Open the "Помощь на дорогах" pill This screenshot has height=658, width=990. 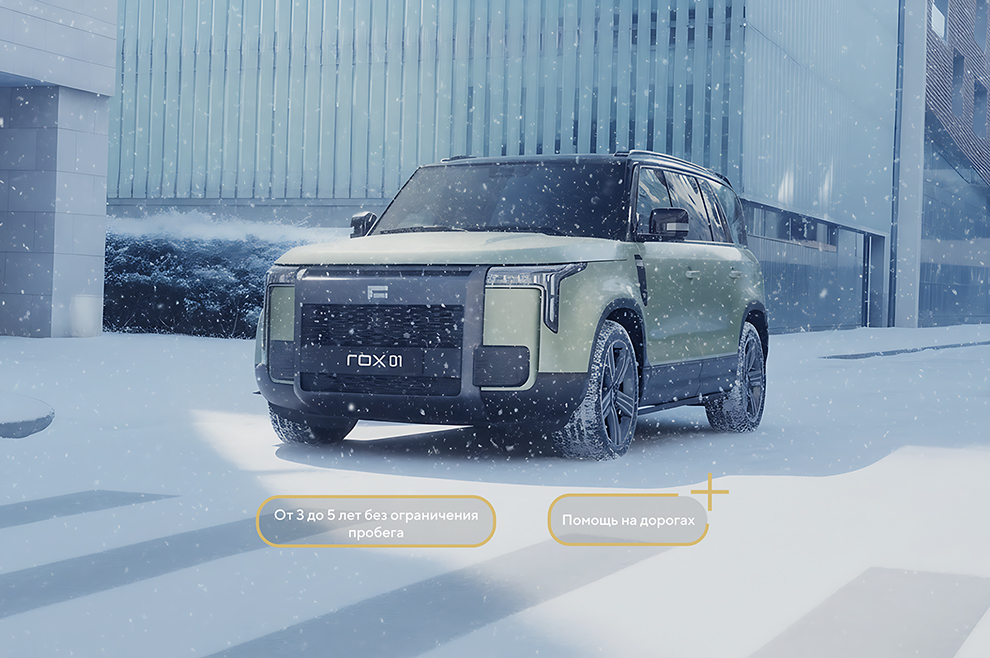pos(627,521)
